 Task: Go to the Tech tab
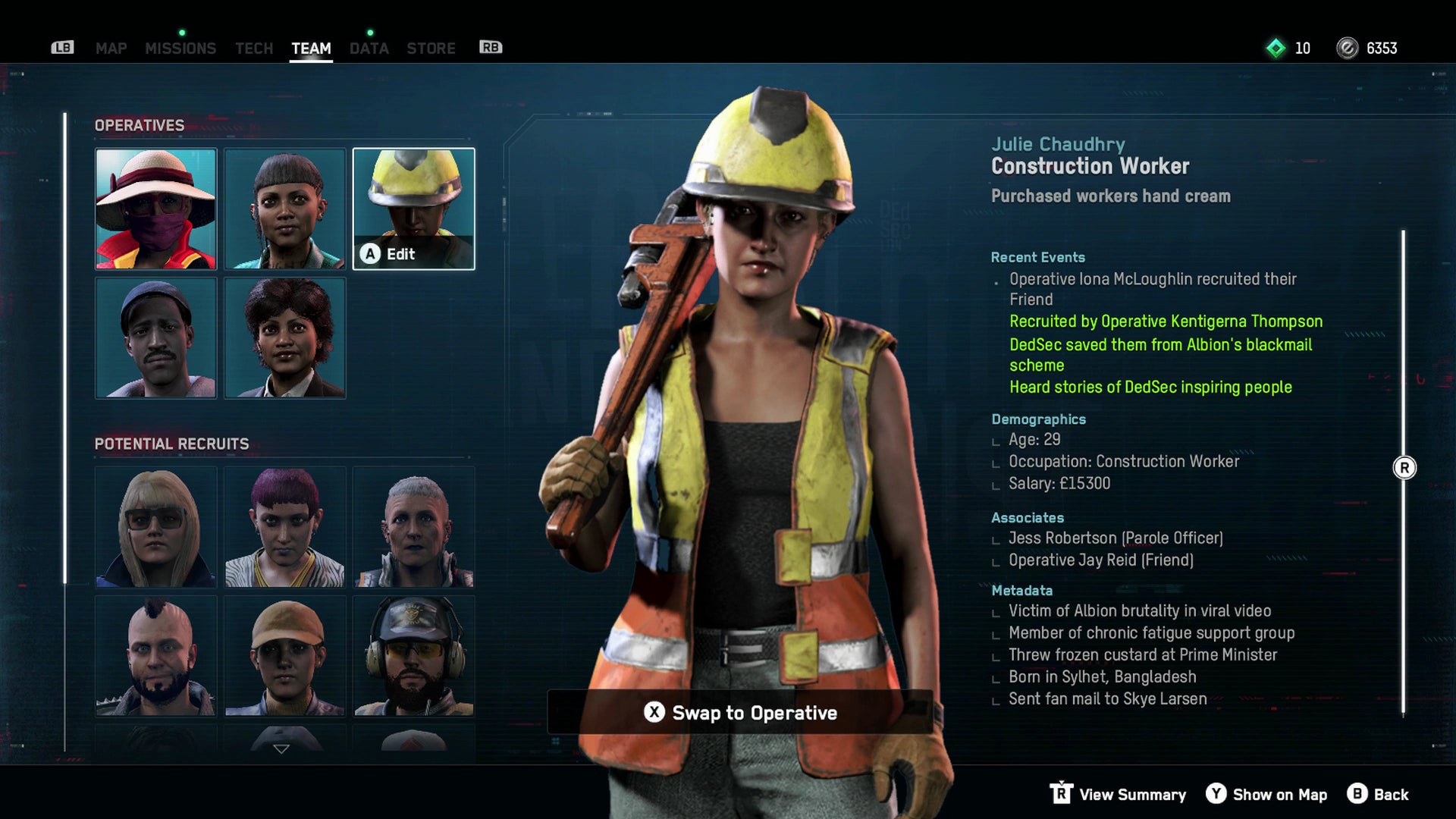point(253,49)
